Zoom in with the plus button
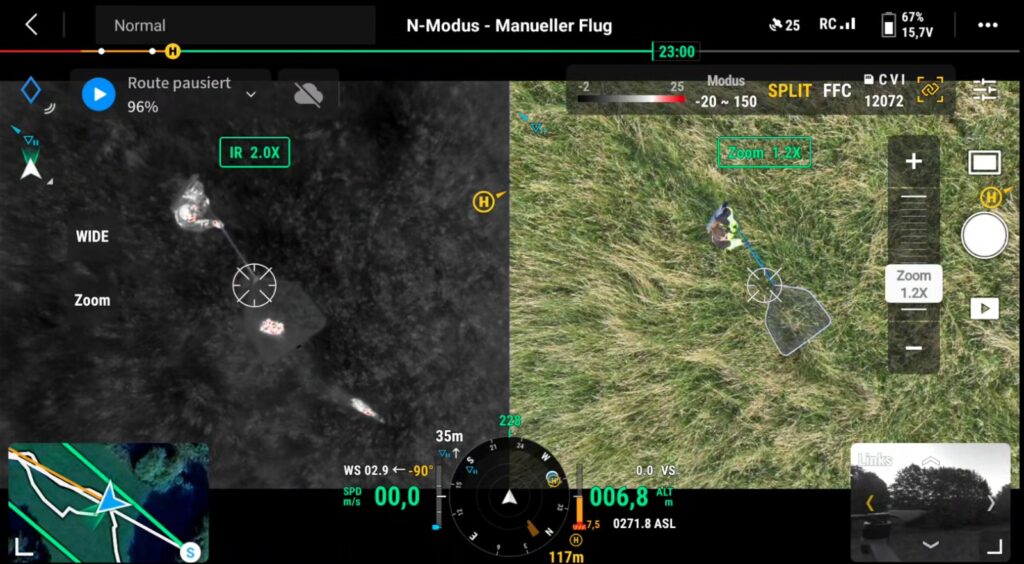The width and height of the screenshot is (1024, 564). [x=913, y=162]
